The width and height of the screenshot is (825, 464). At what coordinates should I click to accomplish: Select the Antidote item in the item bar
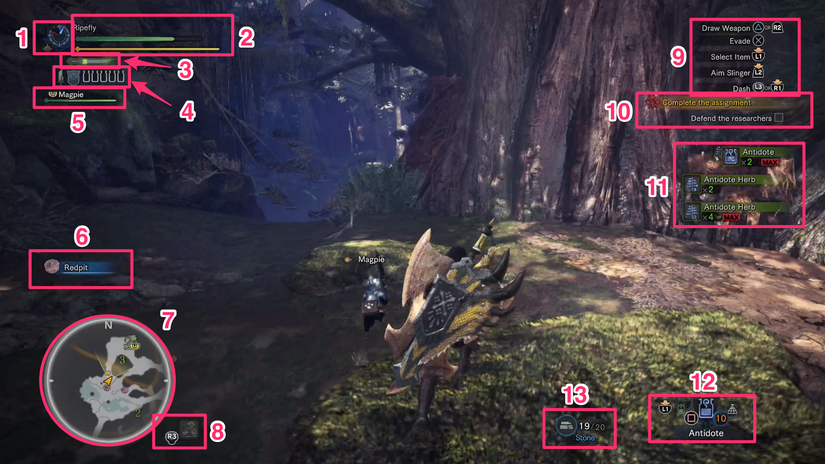705,411
